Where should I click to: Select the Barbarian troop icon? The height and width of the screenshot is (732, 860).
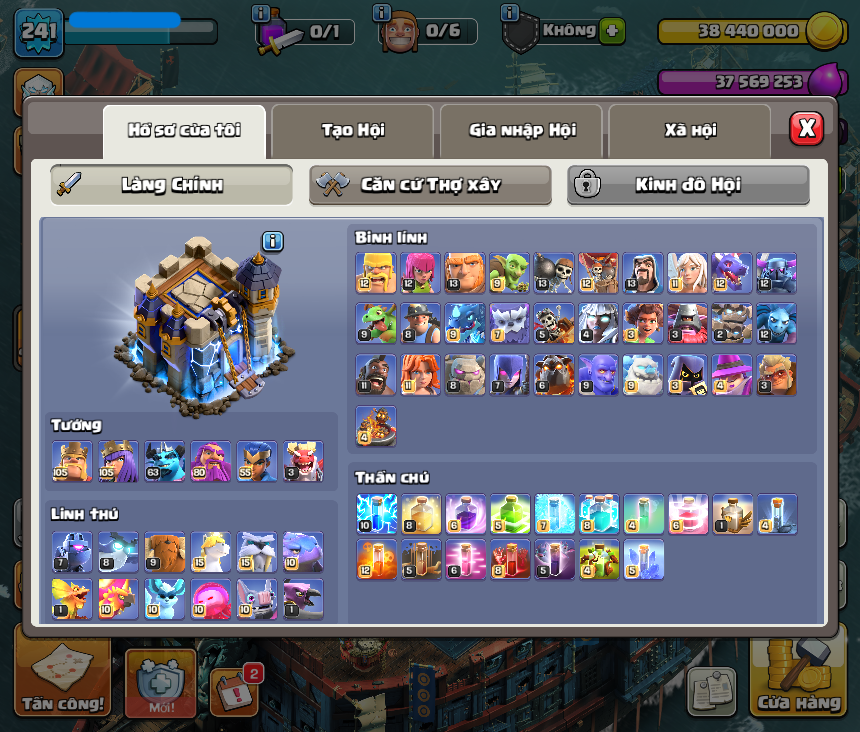(376, 272)
